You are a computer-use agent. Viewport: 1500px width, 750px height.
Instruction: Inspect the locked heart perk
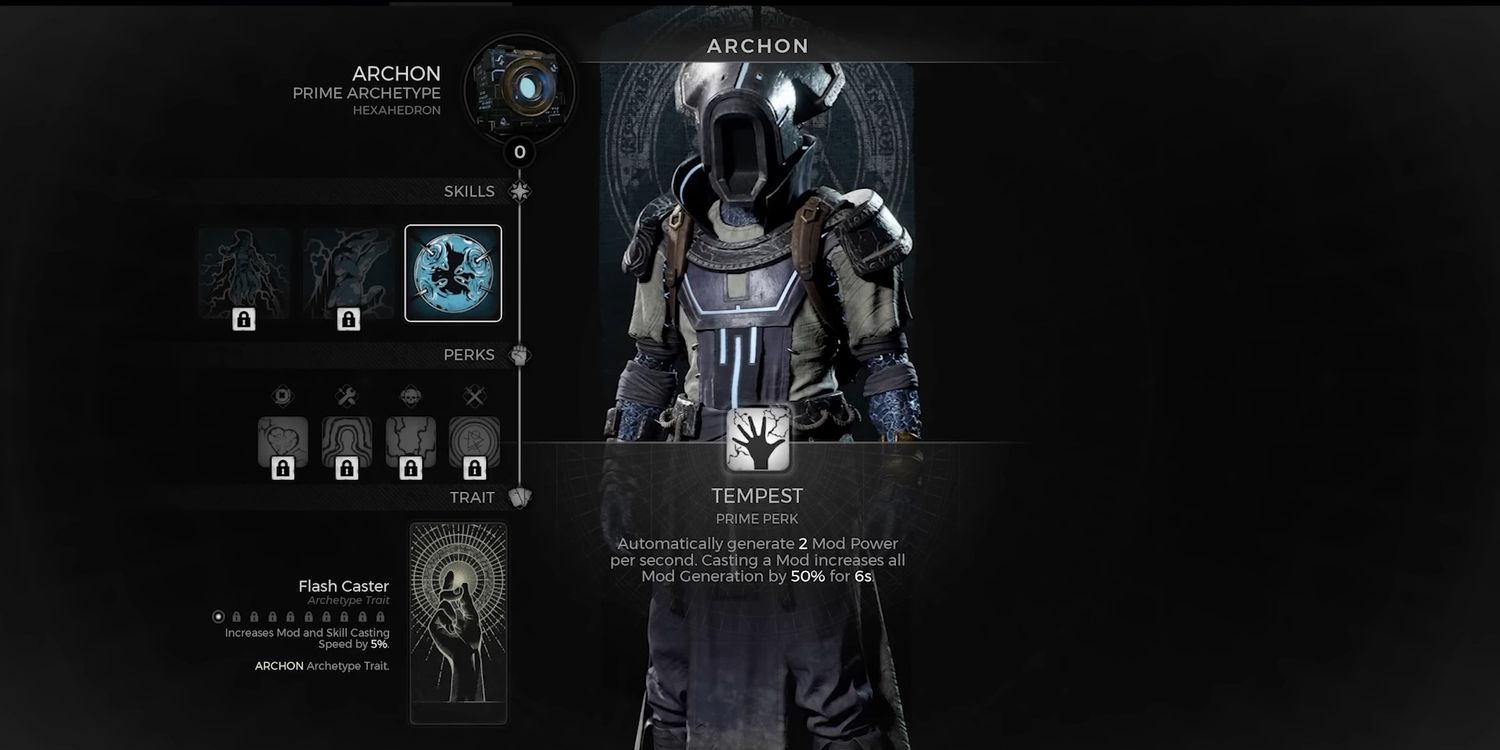tap(283, 443)
